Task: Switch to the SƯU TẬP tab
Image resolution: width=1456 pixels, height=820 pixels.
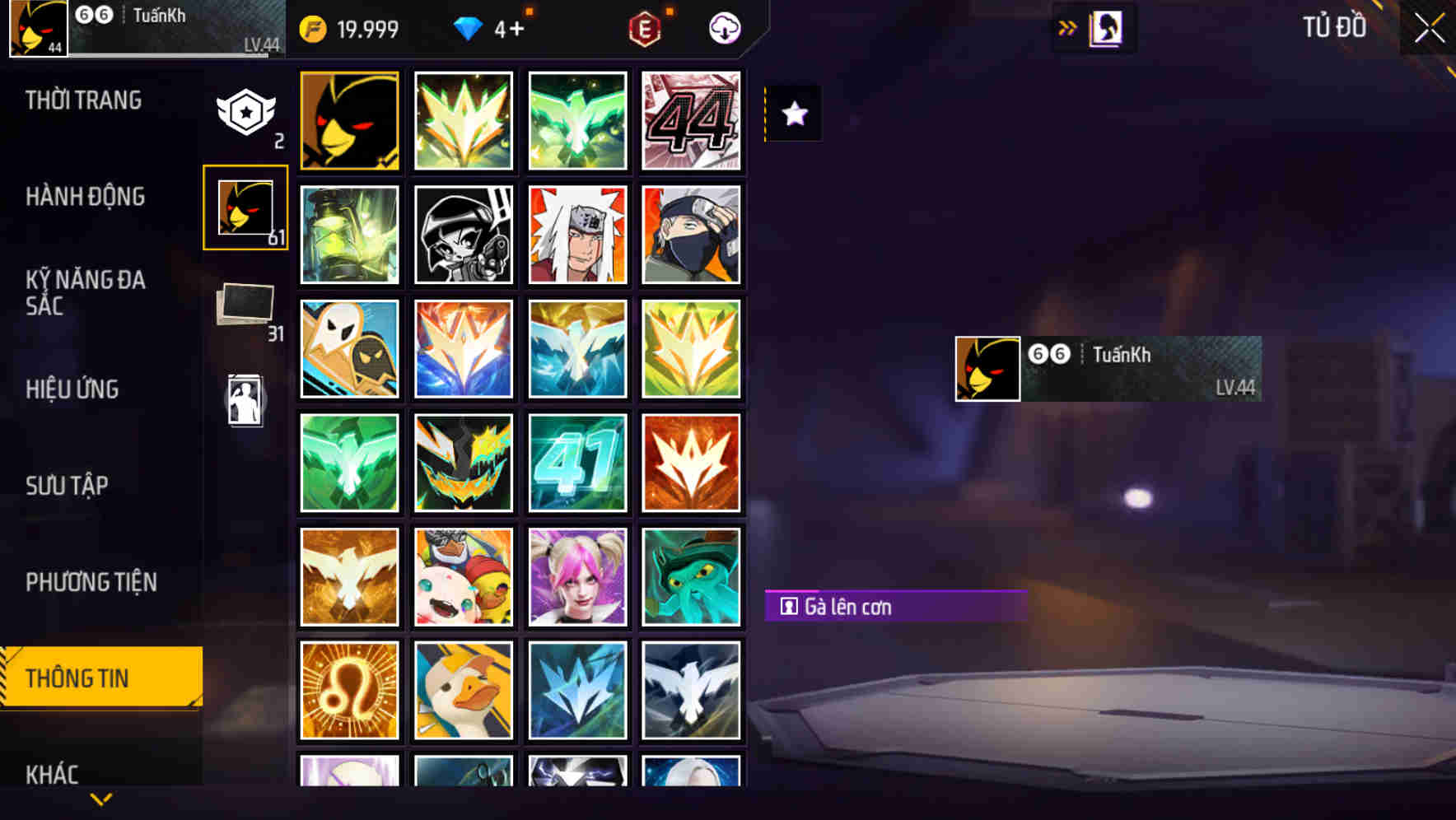Action: (x=68, y=486)
